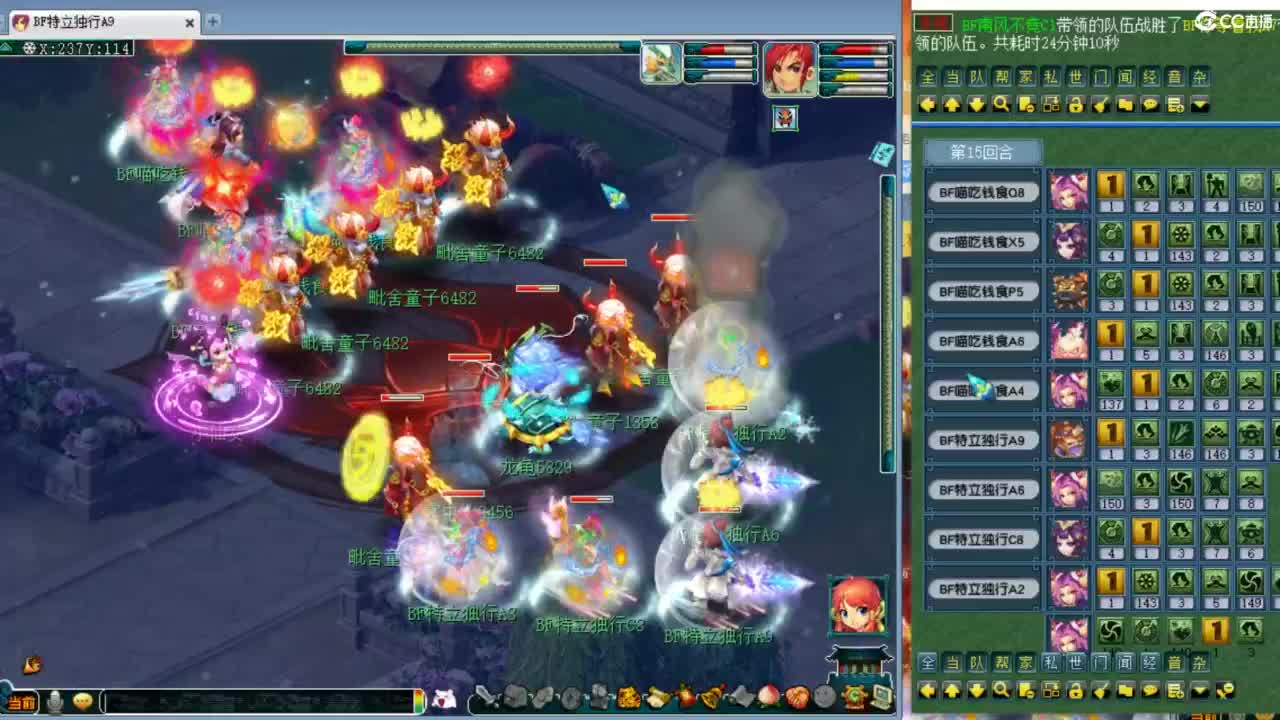Select player BF特立独行C8 in the battle list

(982, 539)
